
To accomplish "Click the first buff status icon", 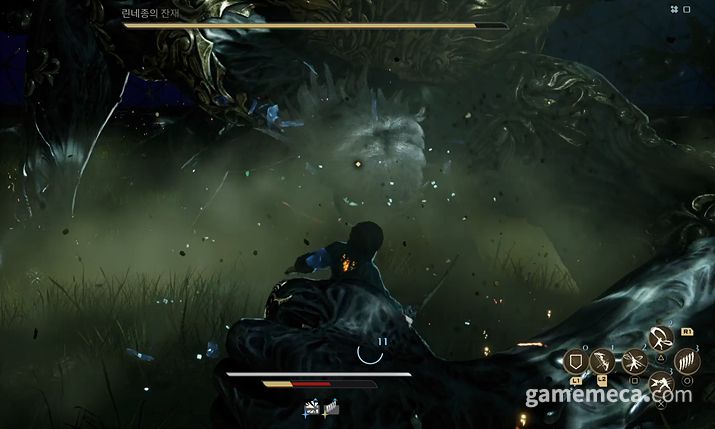I will click(x=312, y=408).
